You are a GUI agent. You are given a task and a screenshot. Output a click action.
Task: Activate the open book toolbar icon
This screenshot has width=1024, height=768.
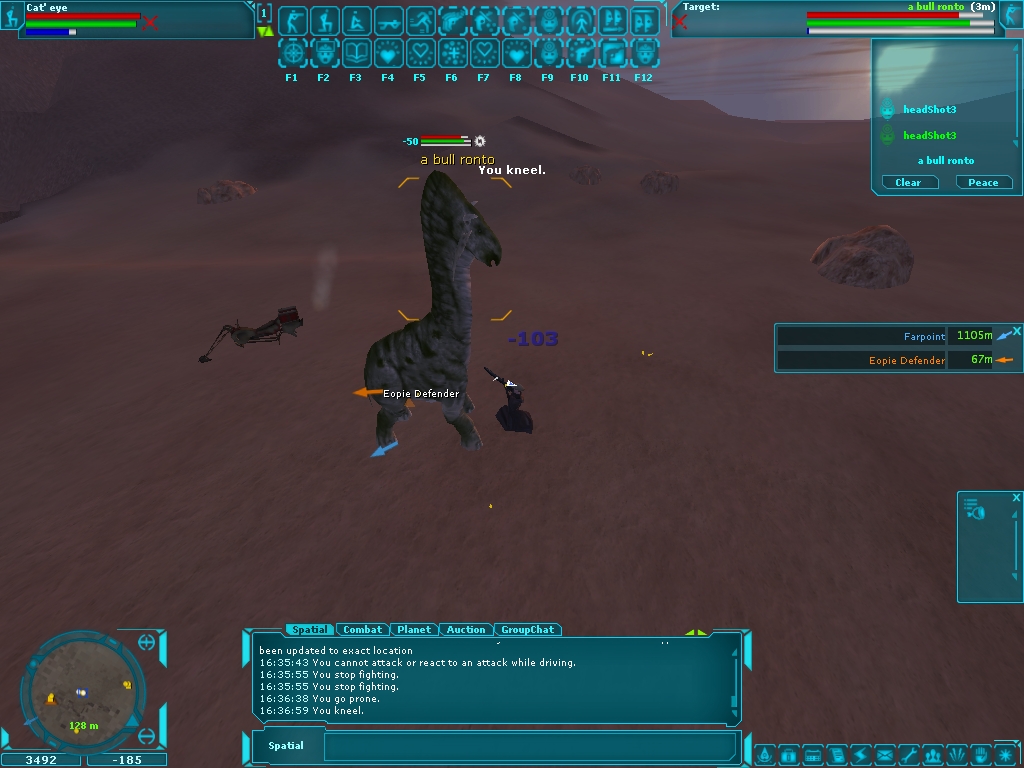tap(356, 53)
